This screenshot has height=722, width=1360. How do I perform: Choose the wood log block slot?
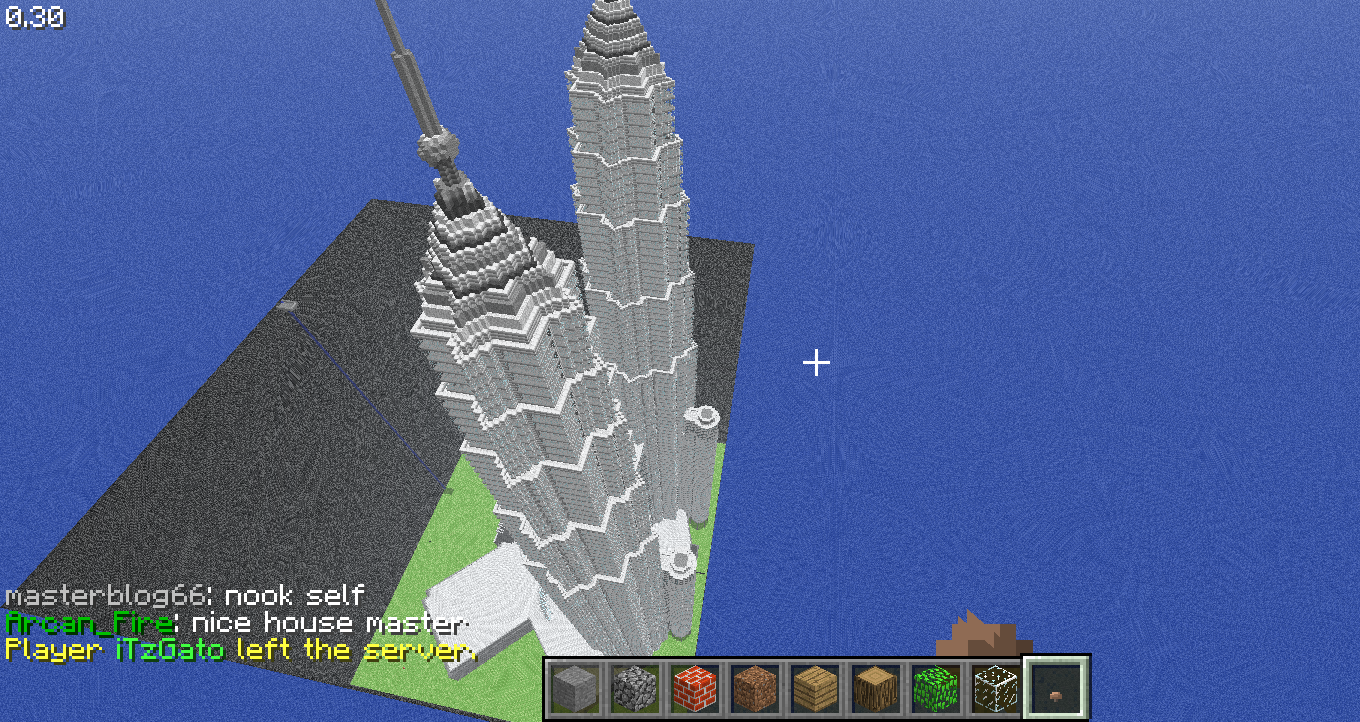871,688
